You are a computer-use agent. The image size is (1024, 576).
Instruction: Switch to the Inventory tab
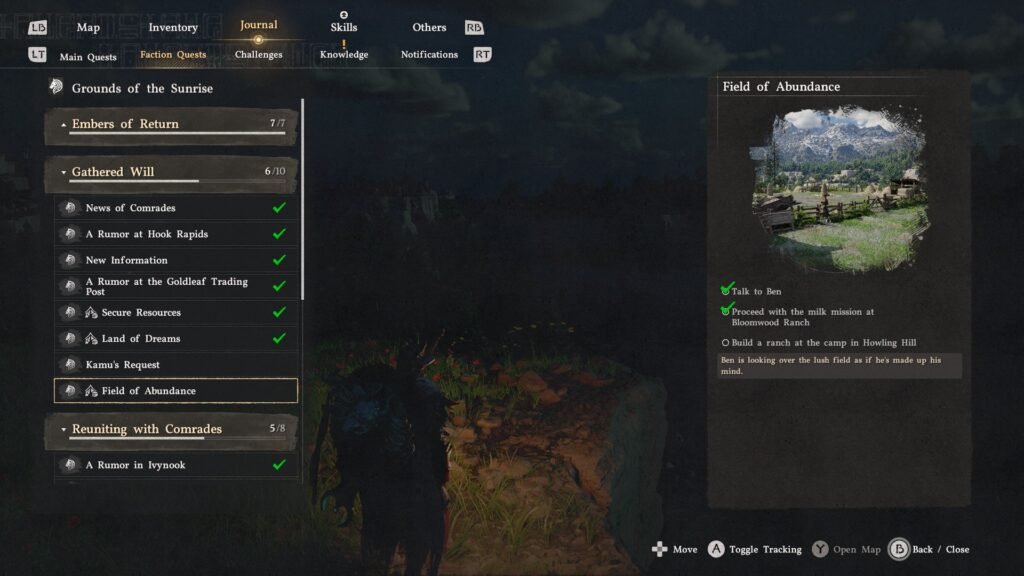173,28
